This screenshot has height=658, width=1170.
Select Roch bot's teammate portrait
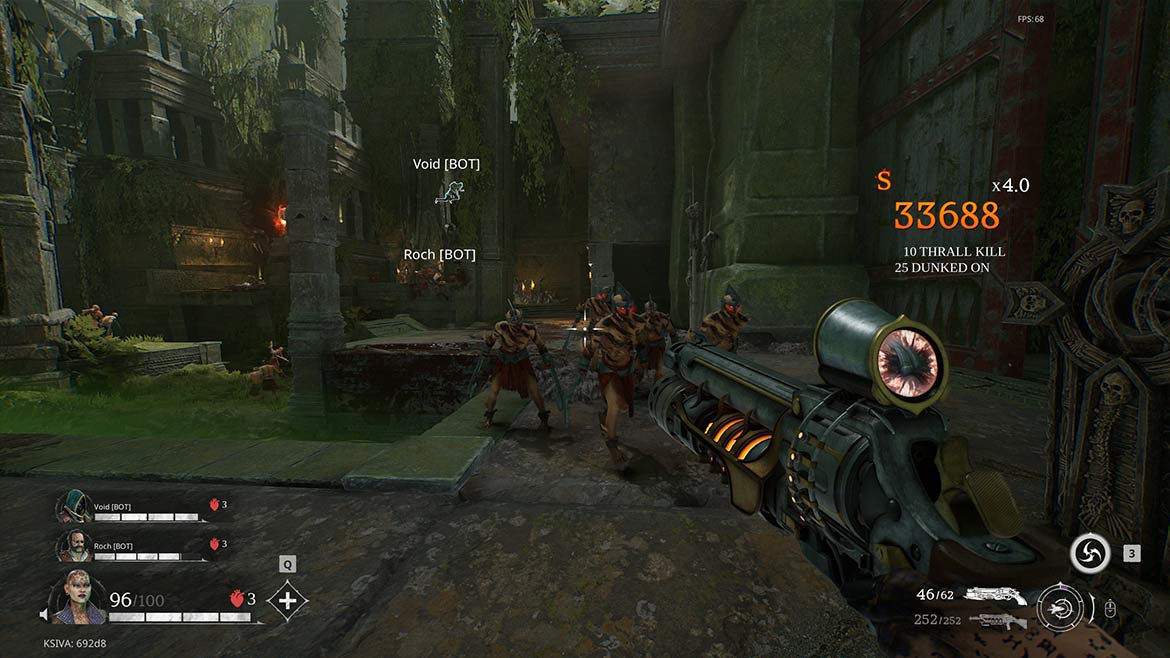point(73,545)
